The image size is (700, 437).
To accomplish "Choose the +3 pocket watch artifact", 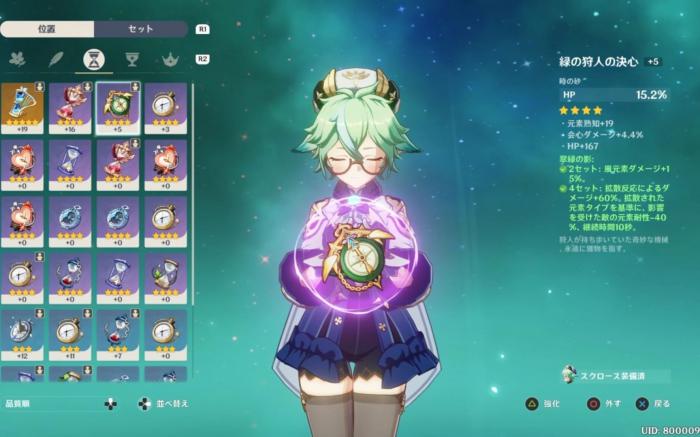I will pos(165,107).
